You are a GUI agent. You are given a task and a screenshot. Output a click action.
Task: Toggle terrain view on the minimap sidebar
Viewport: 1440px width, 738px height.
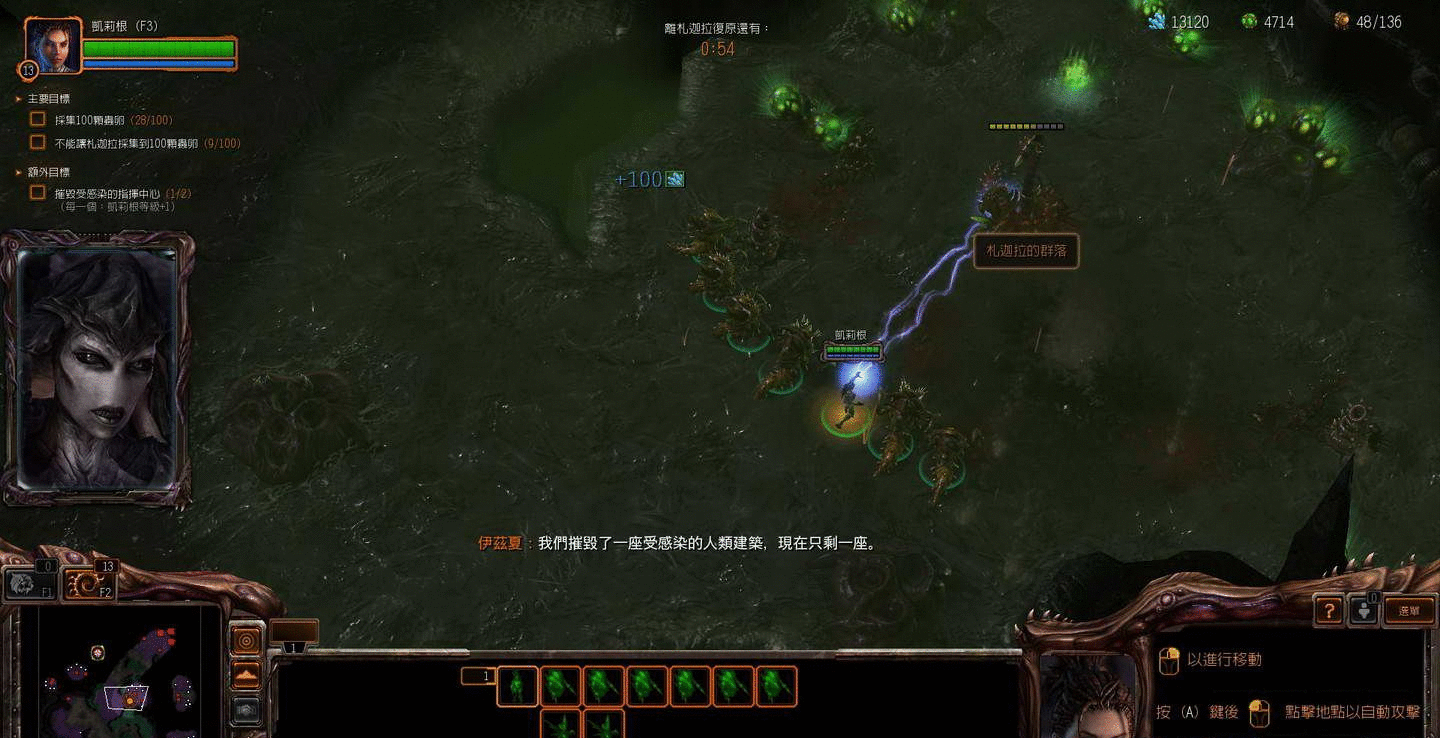[246, 674]
